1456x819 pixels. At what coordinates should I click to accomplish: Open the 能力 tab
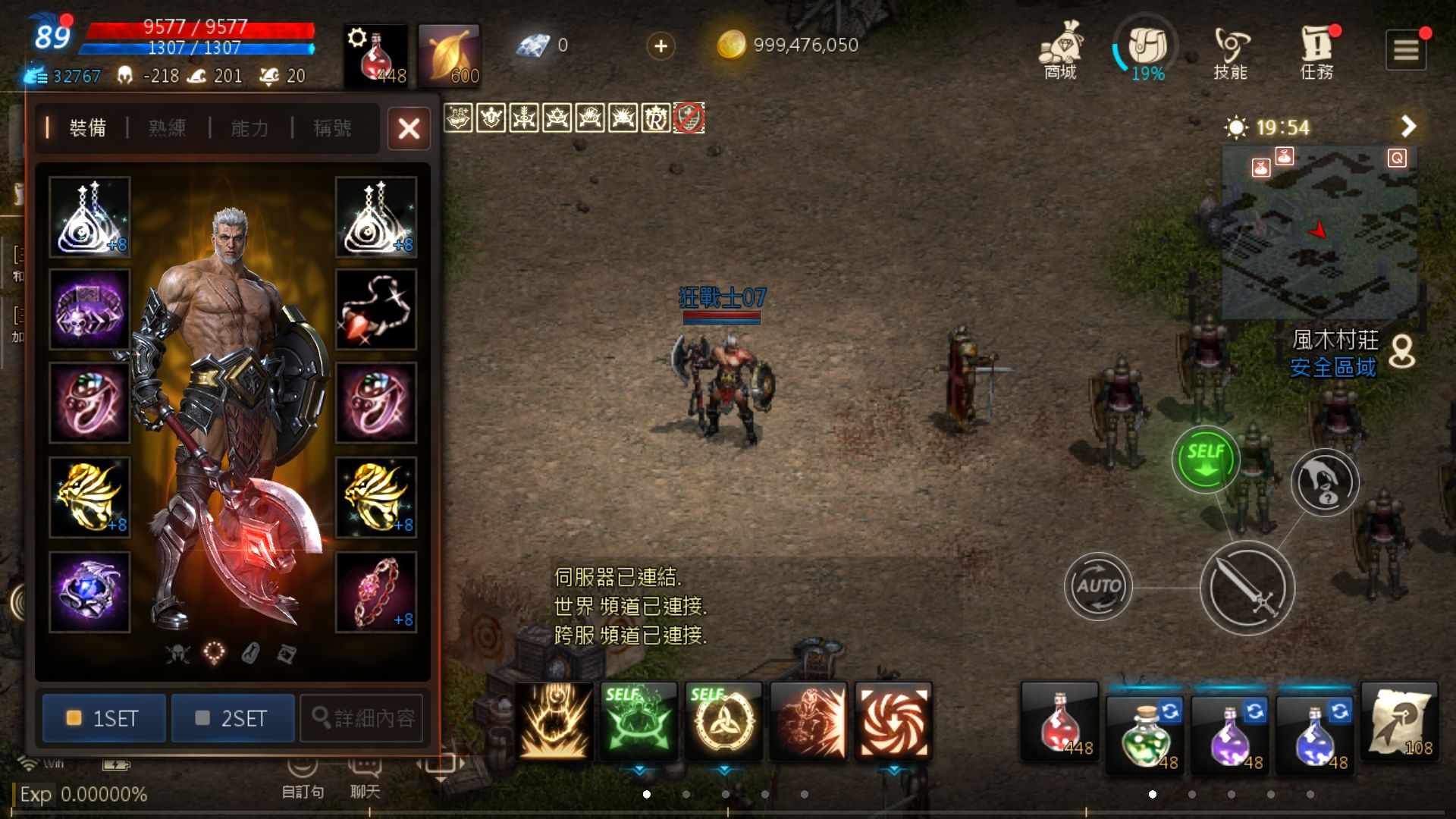249,128
